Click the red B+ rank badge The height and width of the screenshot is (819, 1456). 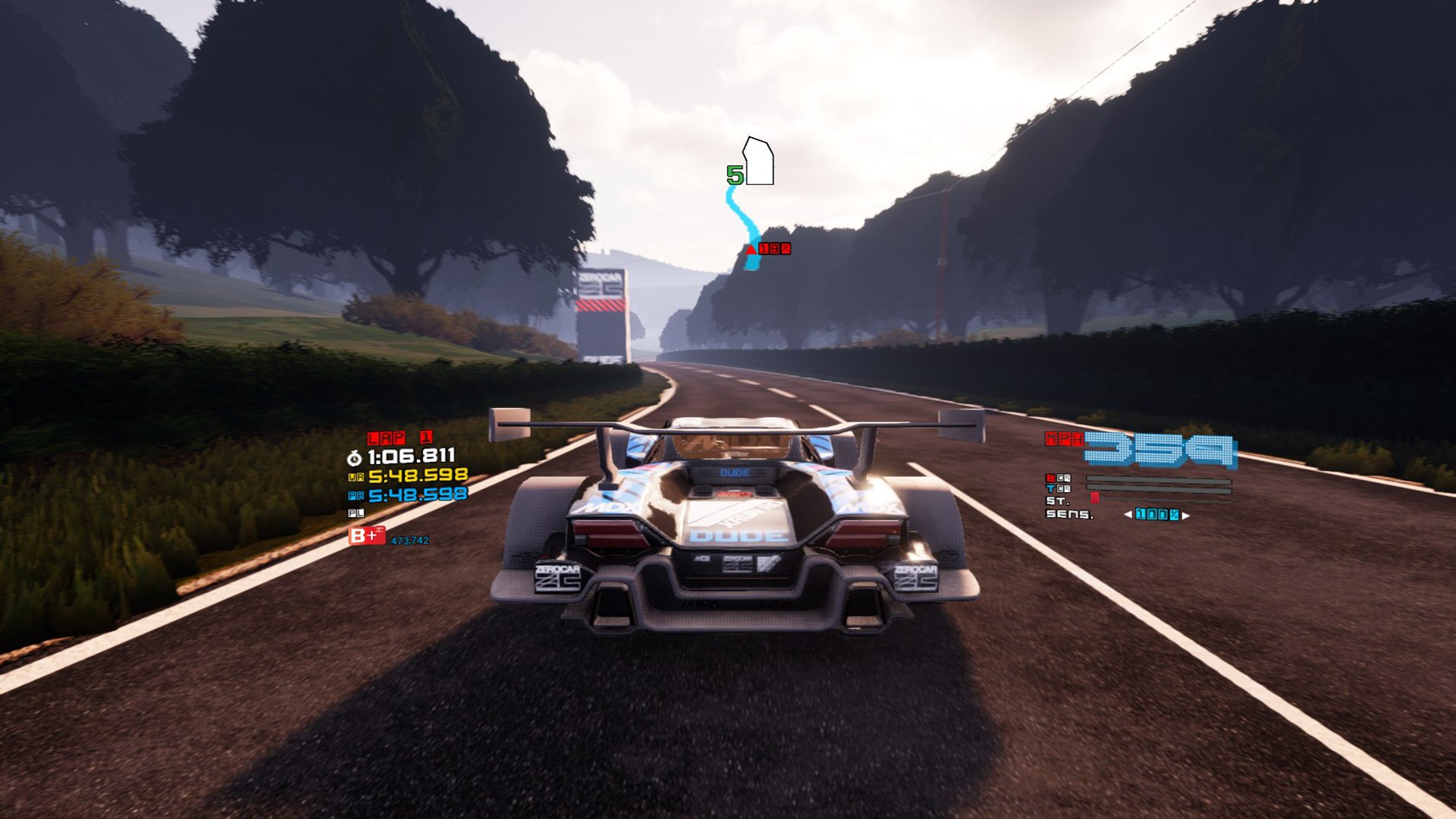[x=368, y=536]
